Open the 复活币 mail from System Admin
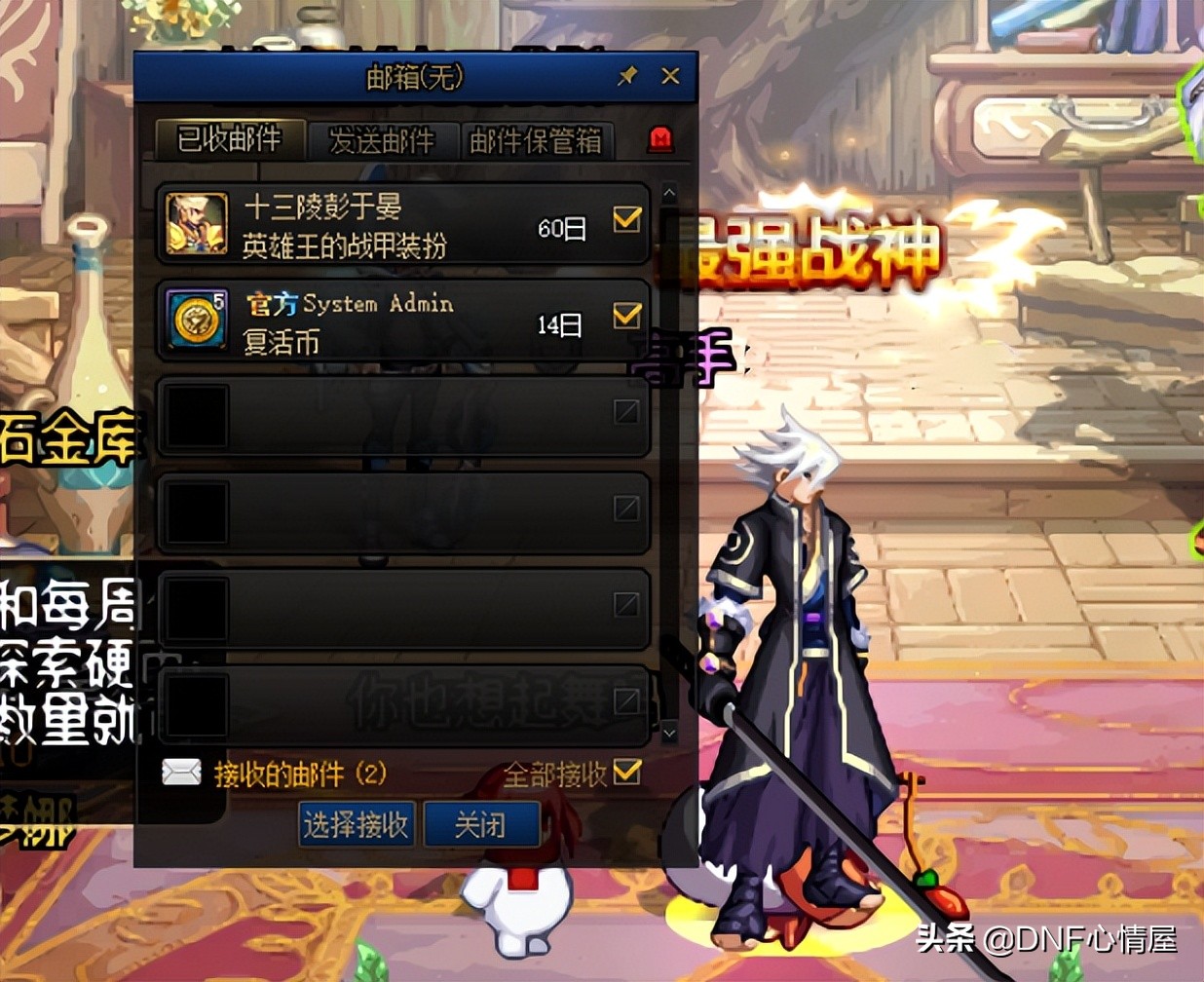The image size is (1204, 982). [390, 321]
